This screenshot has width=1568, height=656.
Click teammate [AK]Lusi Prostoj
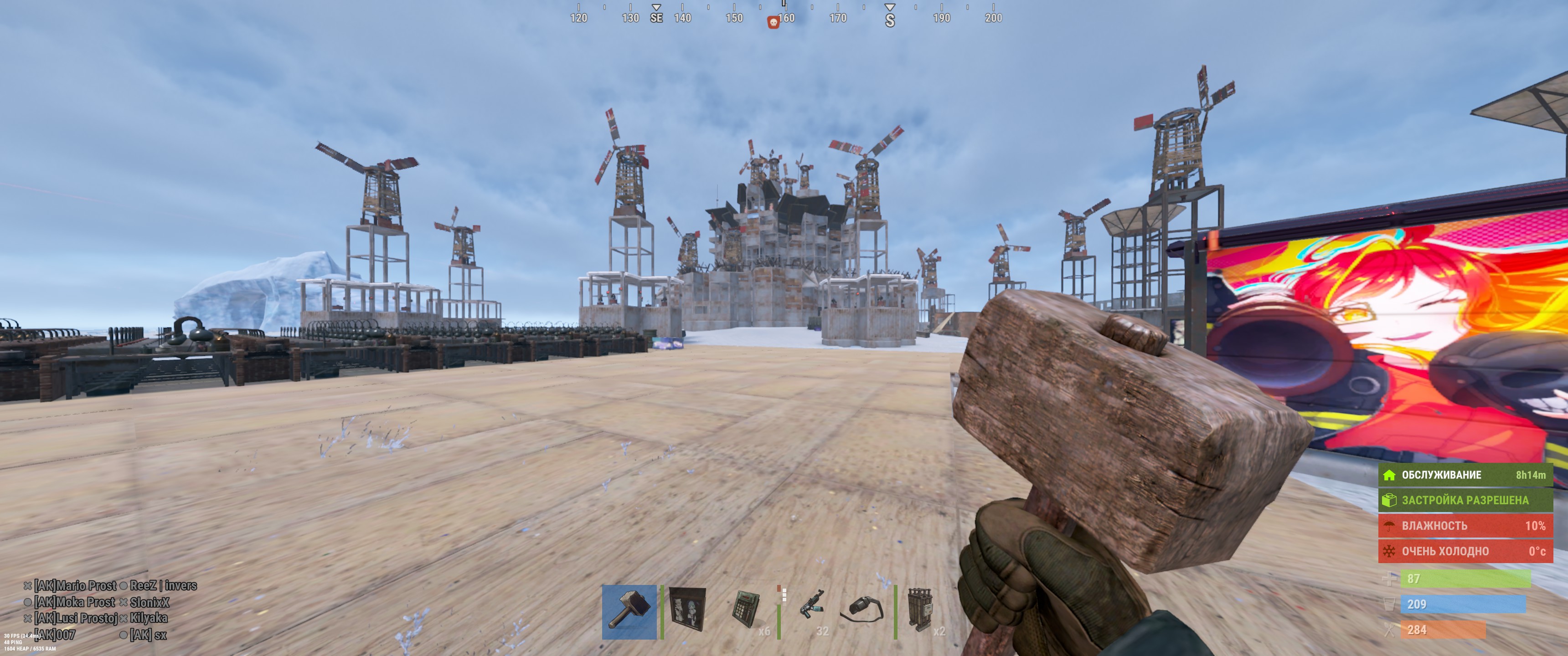tap(76, 618)
